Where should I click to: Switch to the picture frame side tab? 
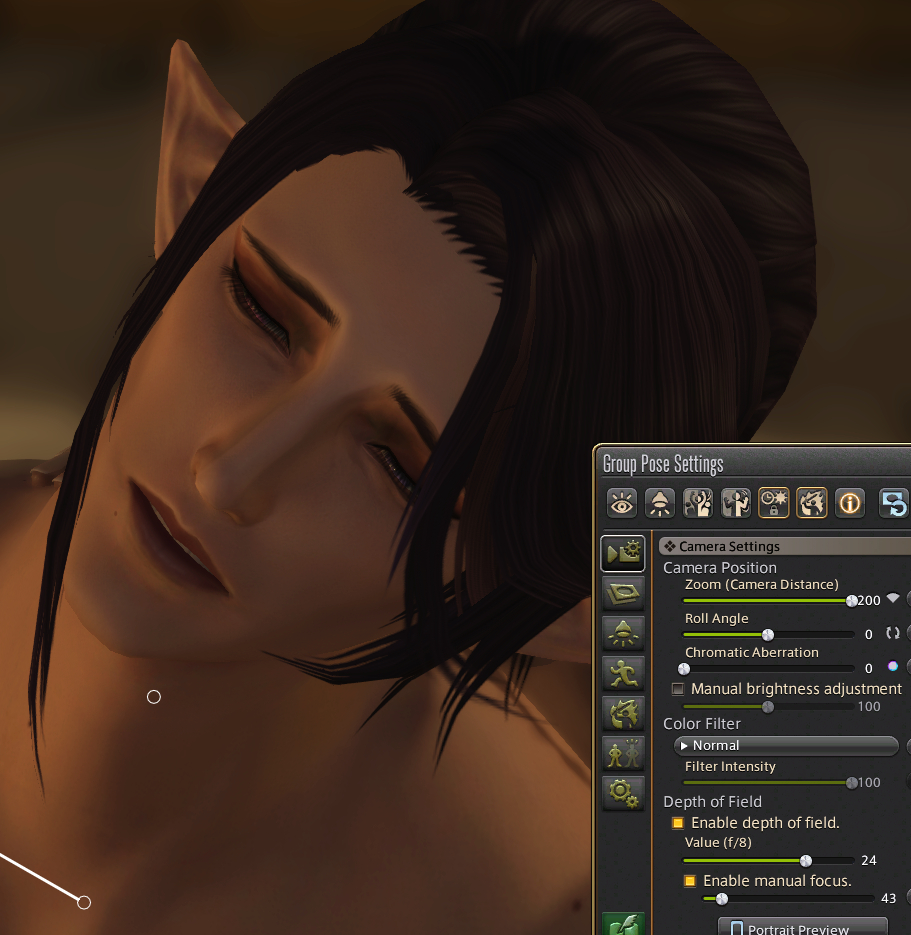622,593
